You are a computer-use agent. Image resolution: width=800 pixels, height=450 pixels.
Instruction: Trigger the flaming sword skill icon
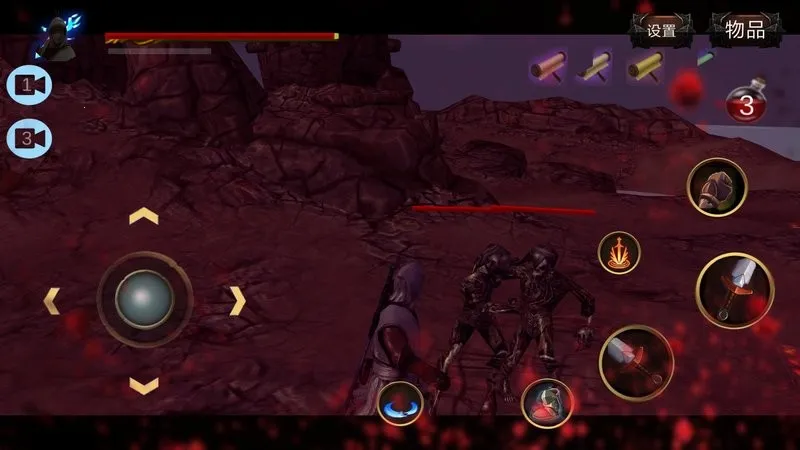point(620,253)
